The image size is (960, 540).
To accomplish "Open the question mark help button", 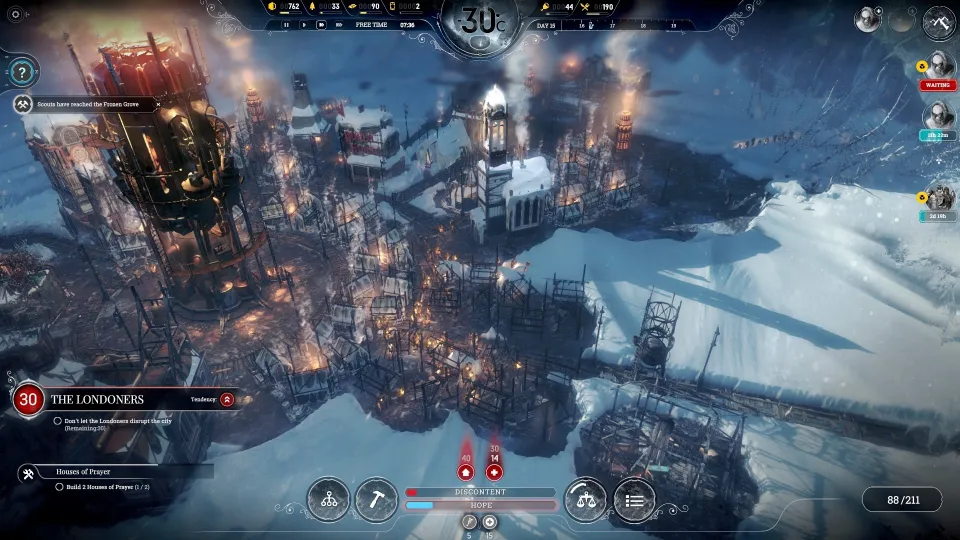I will (22, 71).
